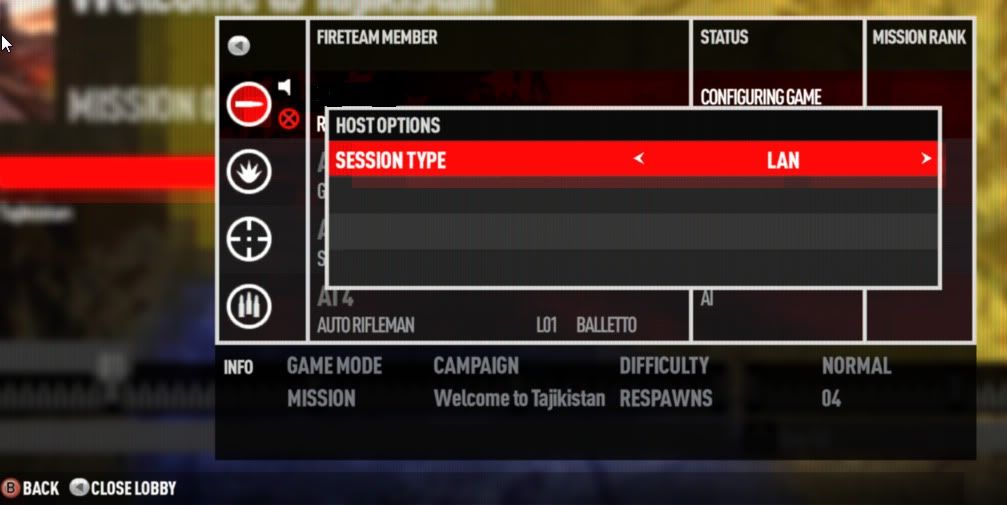Click the Auto Rifleman Balletto member row
This screenshot has width=1007, height=505.
(x=498, y=312)
